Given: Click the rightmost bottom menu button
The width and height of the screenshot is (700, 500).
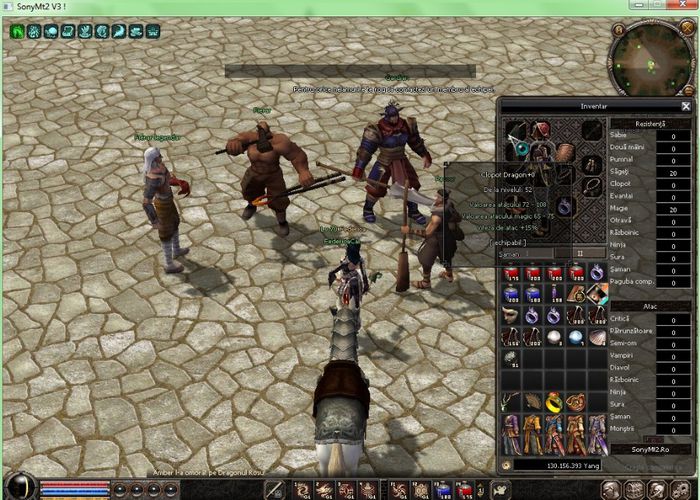Looking at the screenshot, I should click(684, 489).
